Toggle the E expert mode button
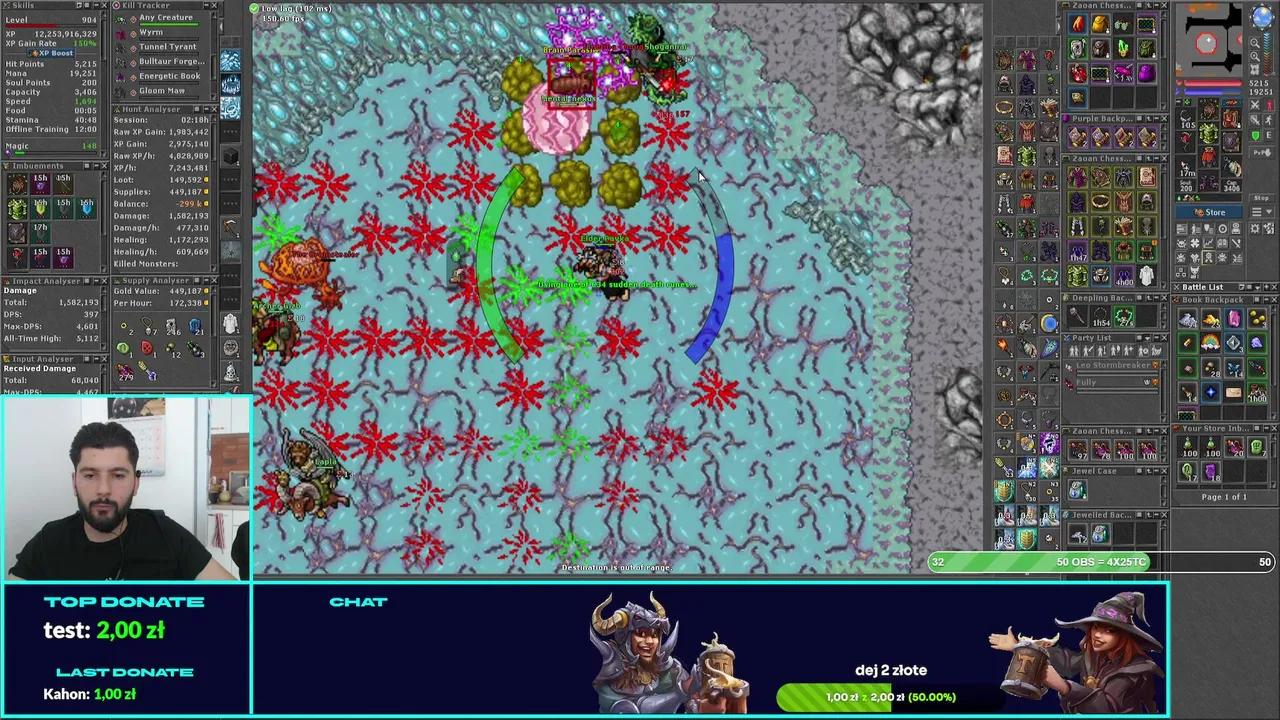 (x=1269, y=134)
